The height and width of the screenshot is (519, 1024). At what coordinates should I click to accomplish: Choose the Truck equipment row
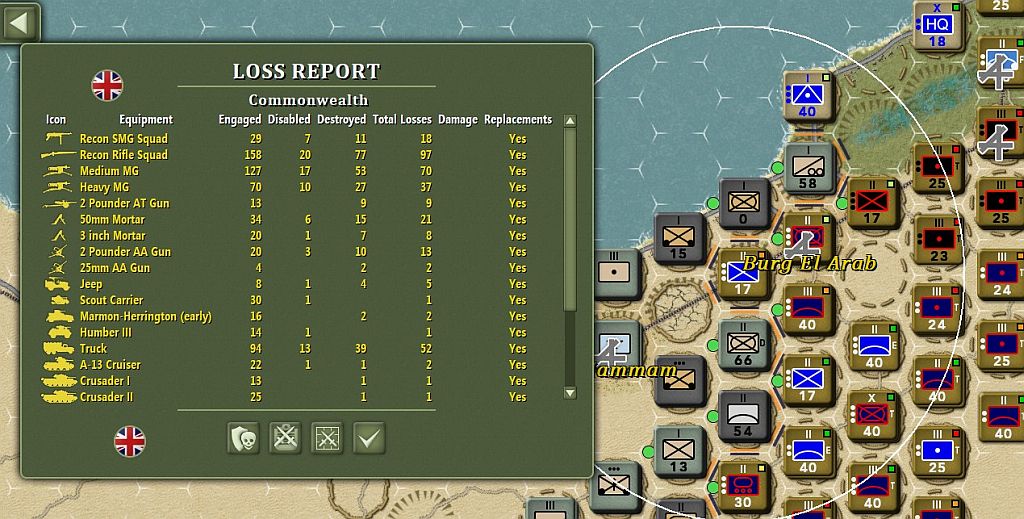(x=93, y=349)
